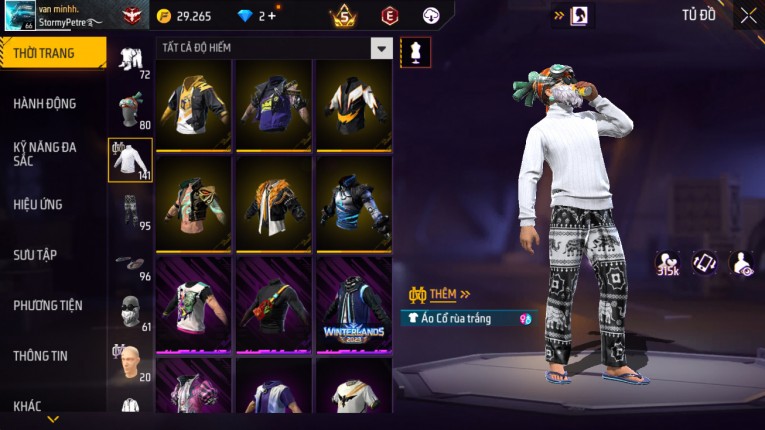Screen dimensions: 765x430
Task: Switch to the Phương Tiện tab
Action: click(48, 305)
